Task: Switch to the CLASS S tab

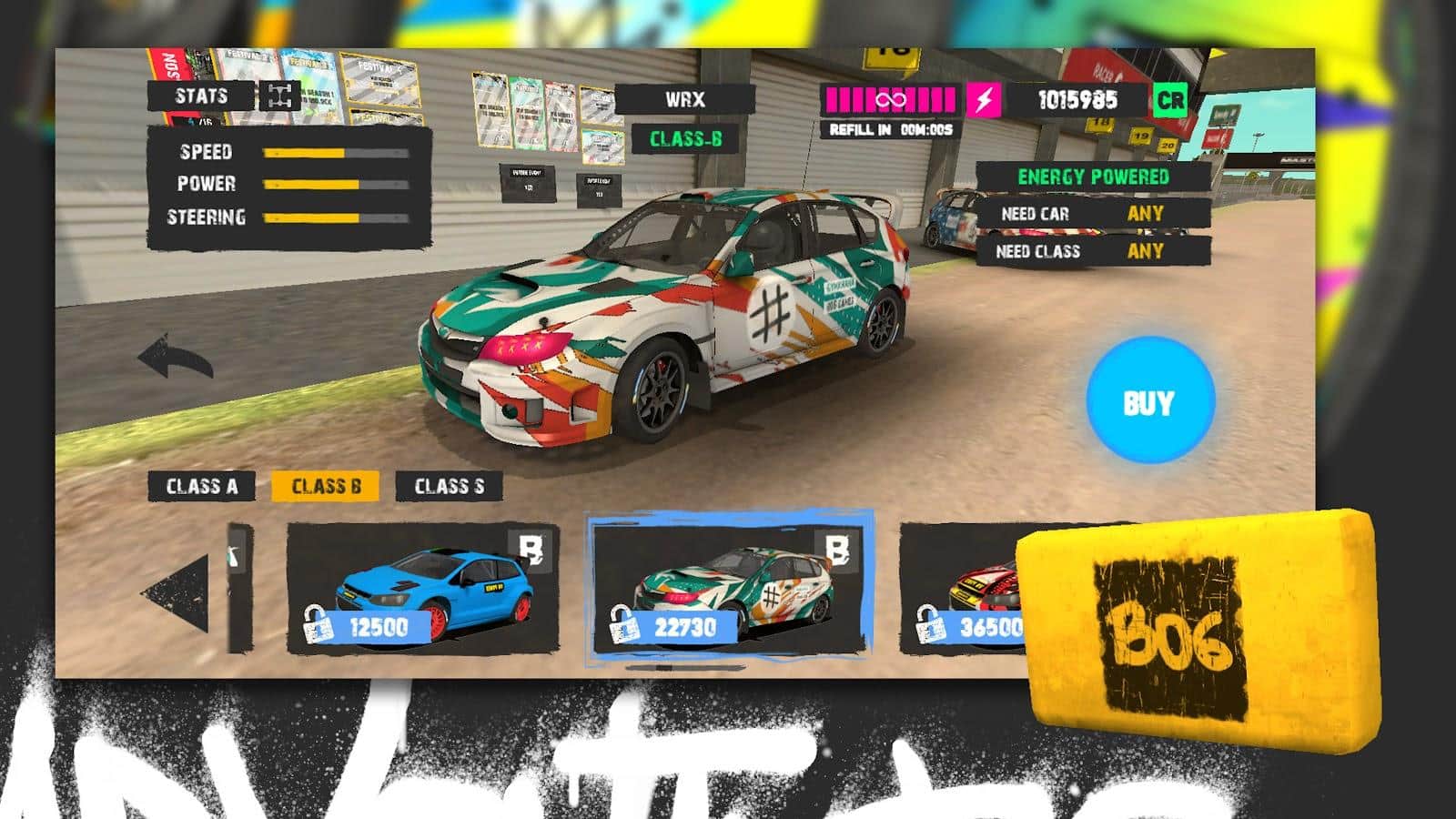Action: pos(450,485)
